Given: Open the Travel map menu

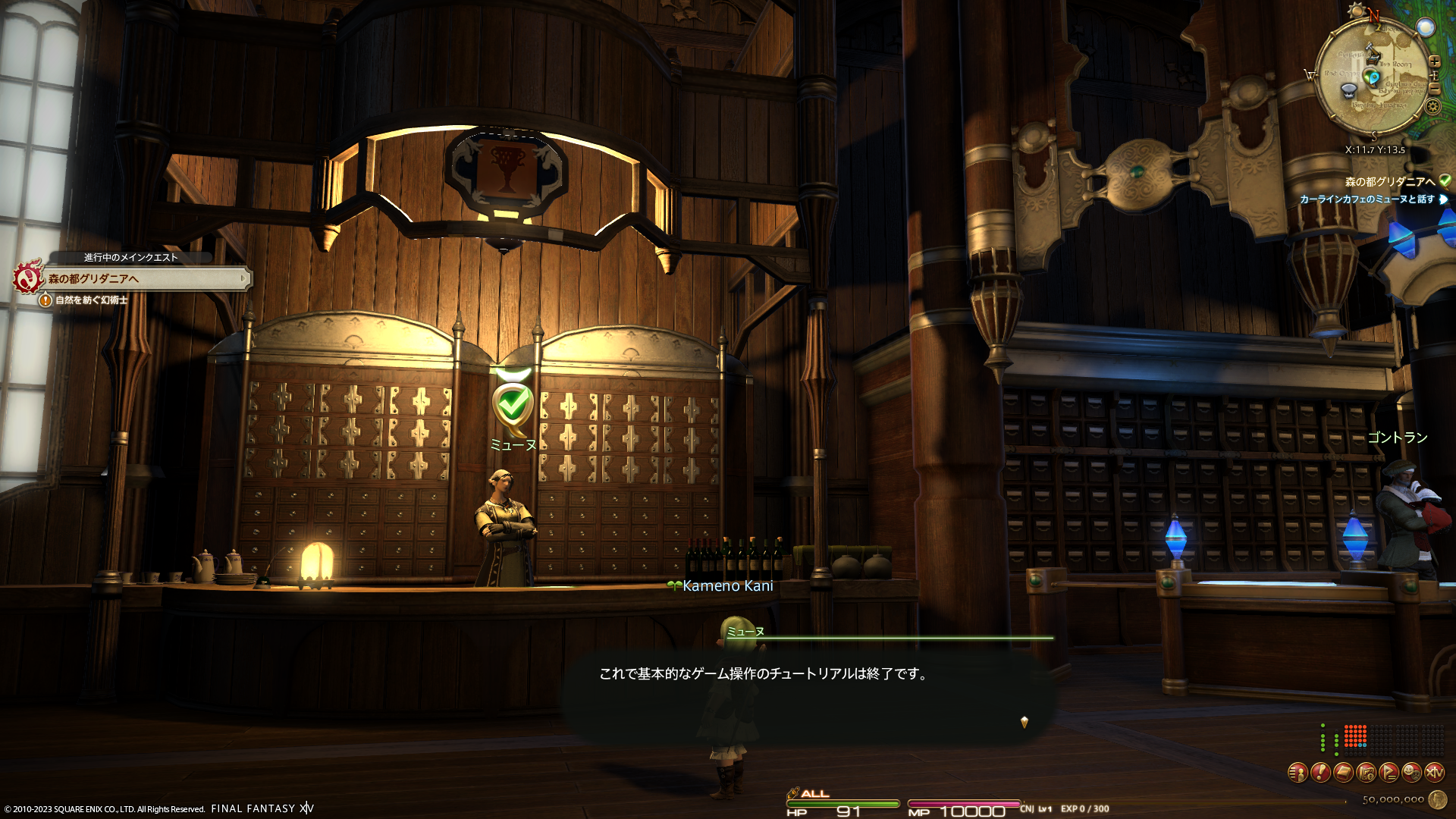Looking at the screenshot, I should [1366, 773].
